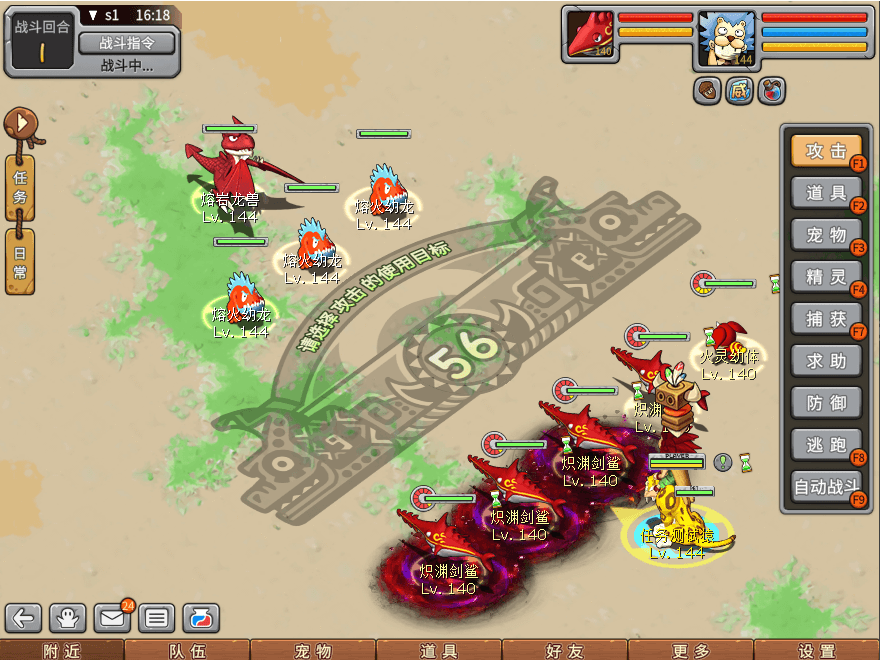
Task: Open the list lines icon button
Action: click(x=157, y=618)
